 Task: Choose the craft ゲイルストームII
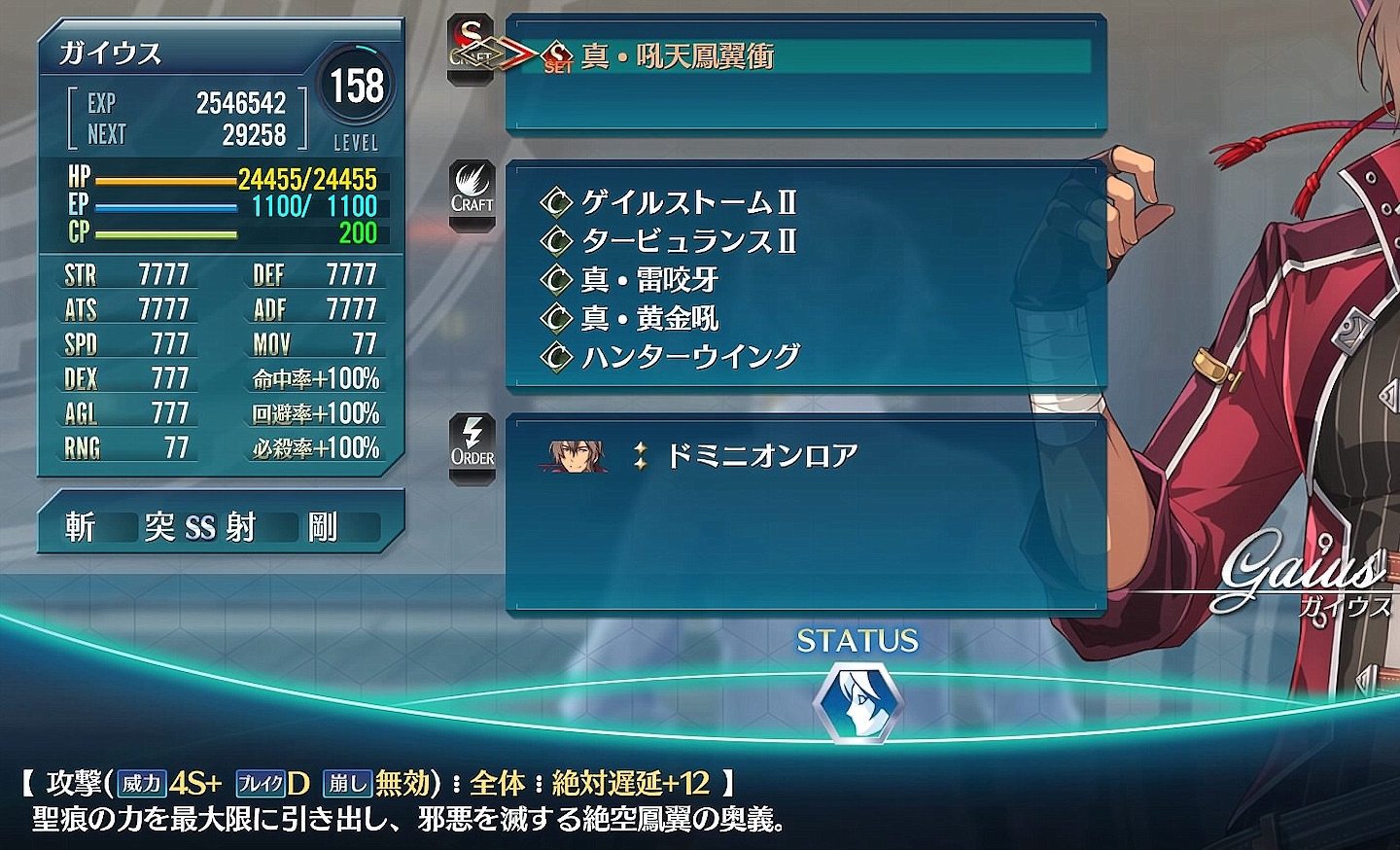point(688,202)
